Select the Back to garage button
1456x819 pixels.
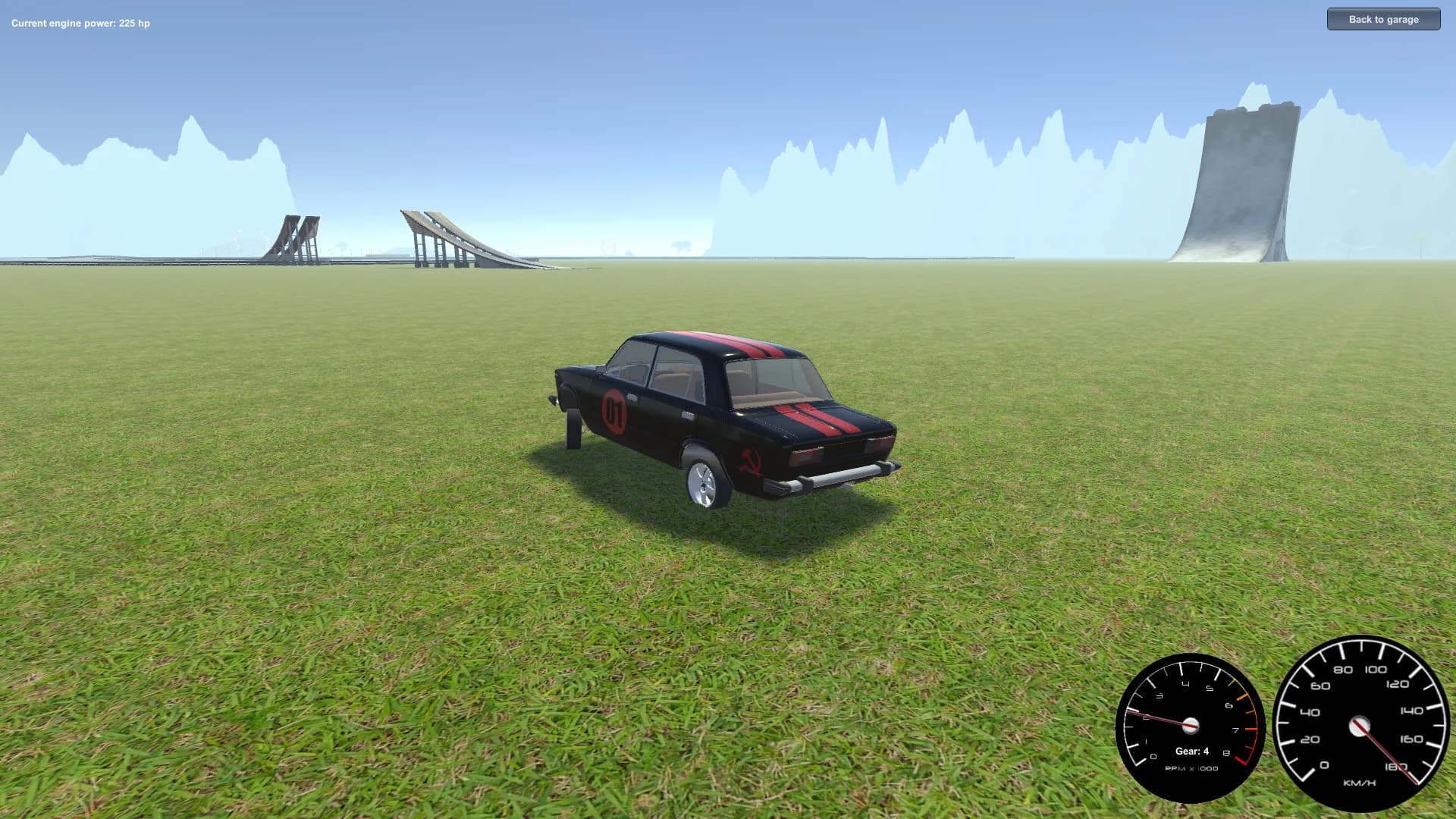click(x=1383, y=19)
